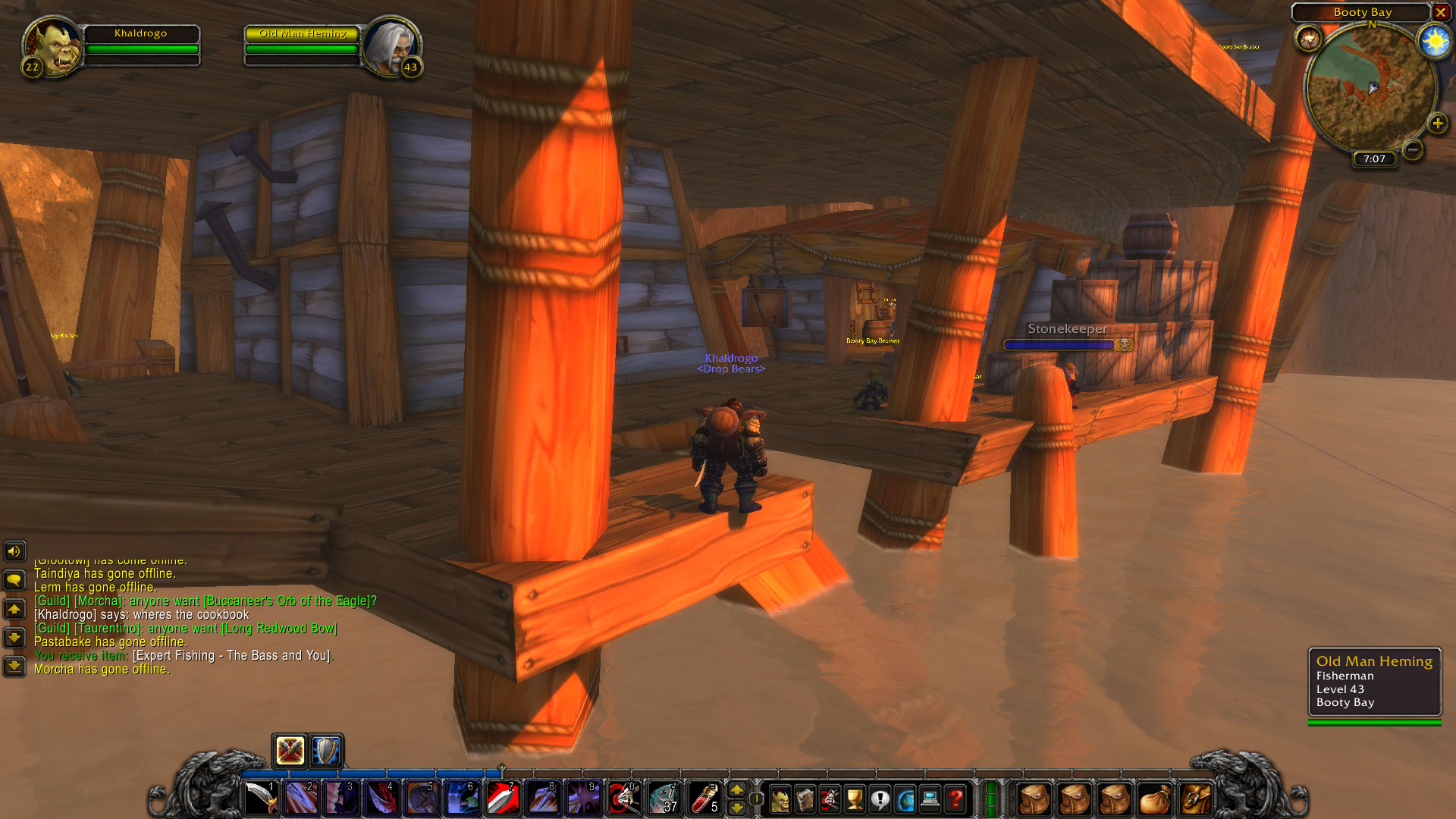Open the Spellbook from the micro menu
This screenshot has height=819, width=1456.
coord(805,799)
